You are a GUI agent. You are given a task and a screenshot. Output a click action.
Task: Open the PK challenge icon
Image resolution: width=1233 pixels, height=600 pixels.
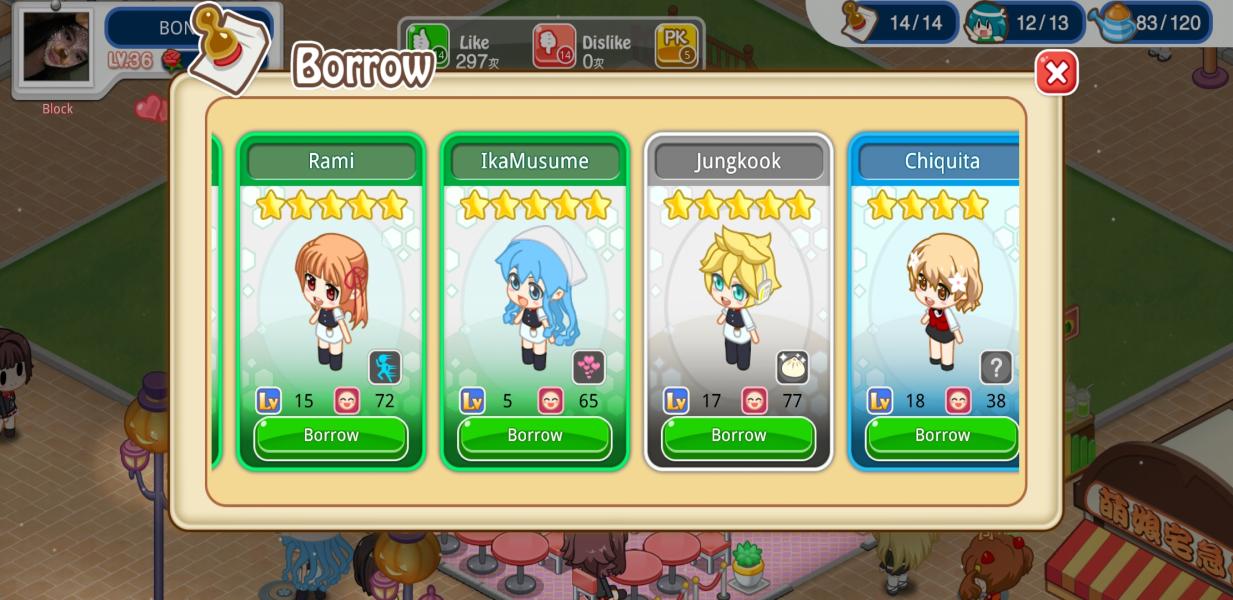tap(676, 46)
